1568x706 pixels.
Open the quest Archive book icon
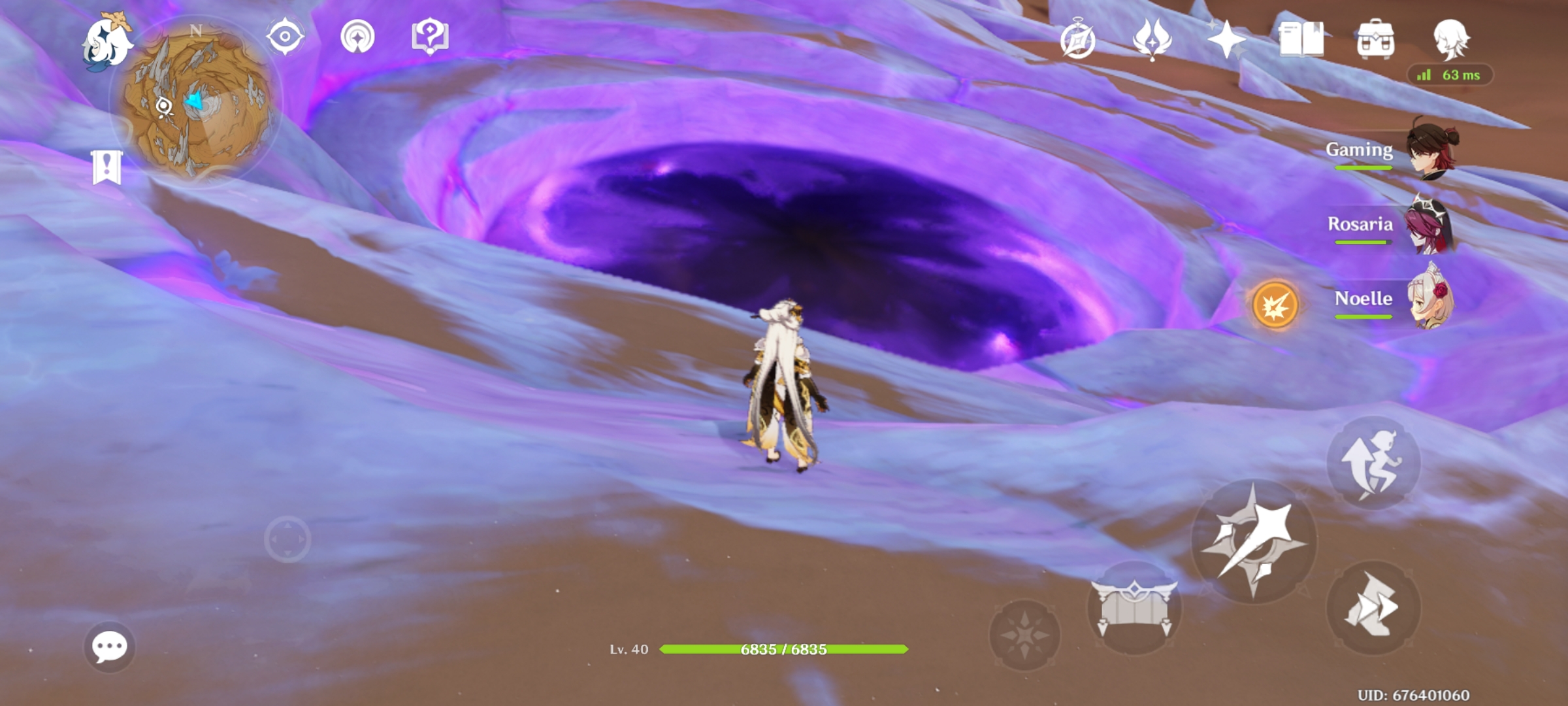(1303, 41)
